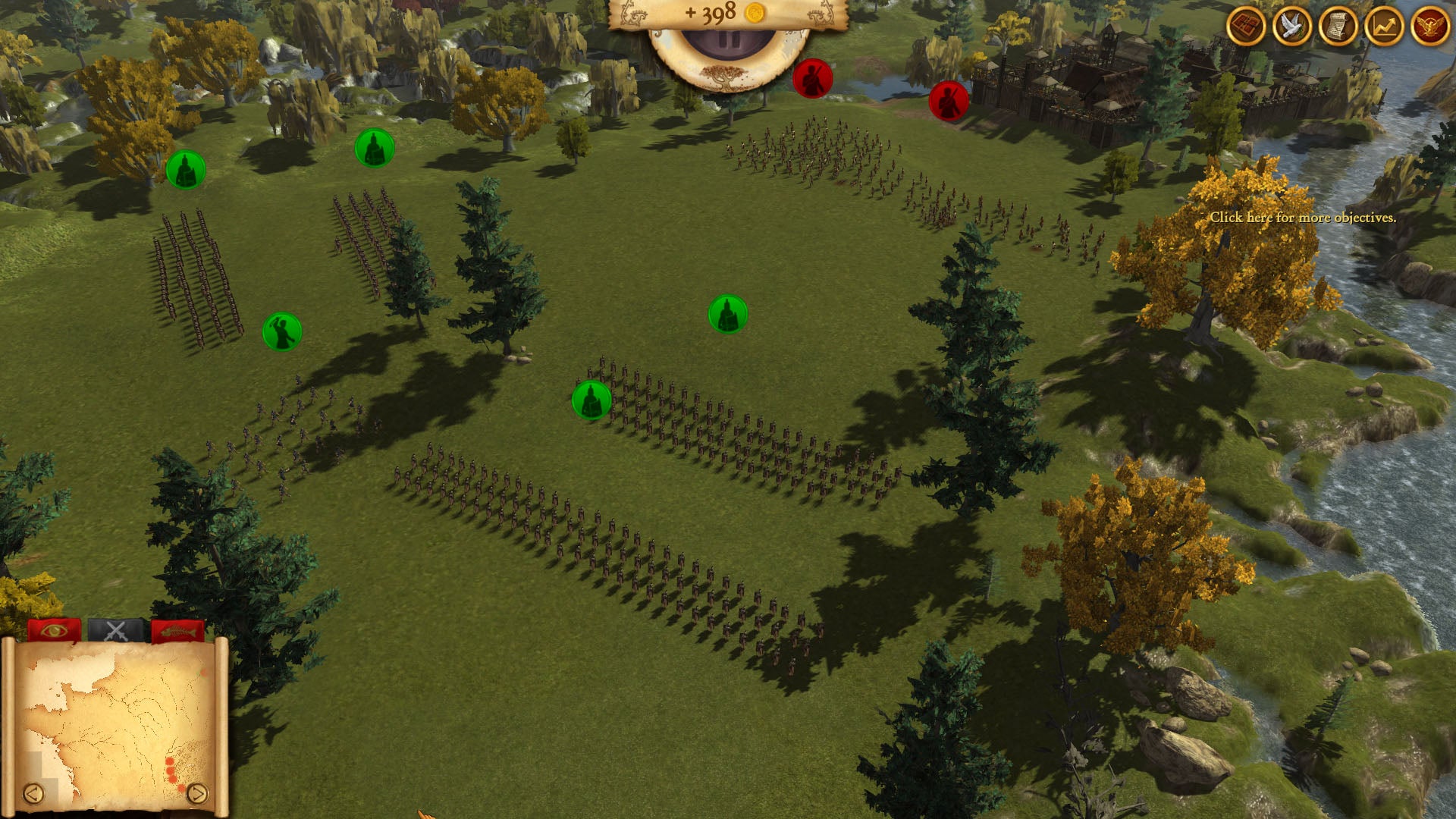Select a red enemy unit marker
This screenshot has height=819, width=1456.
point(814,77)
